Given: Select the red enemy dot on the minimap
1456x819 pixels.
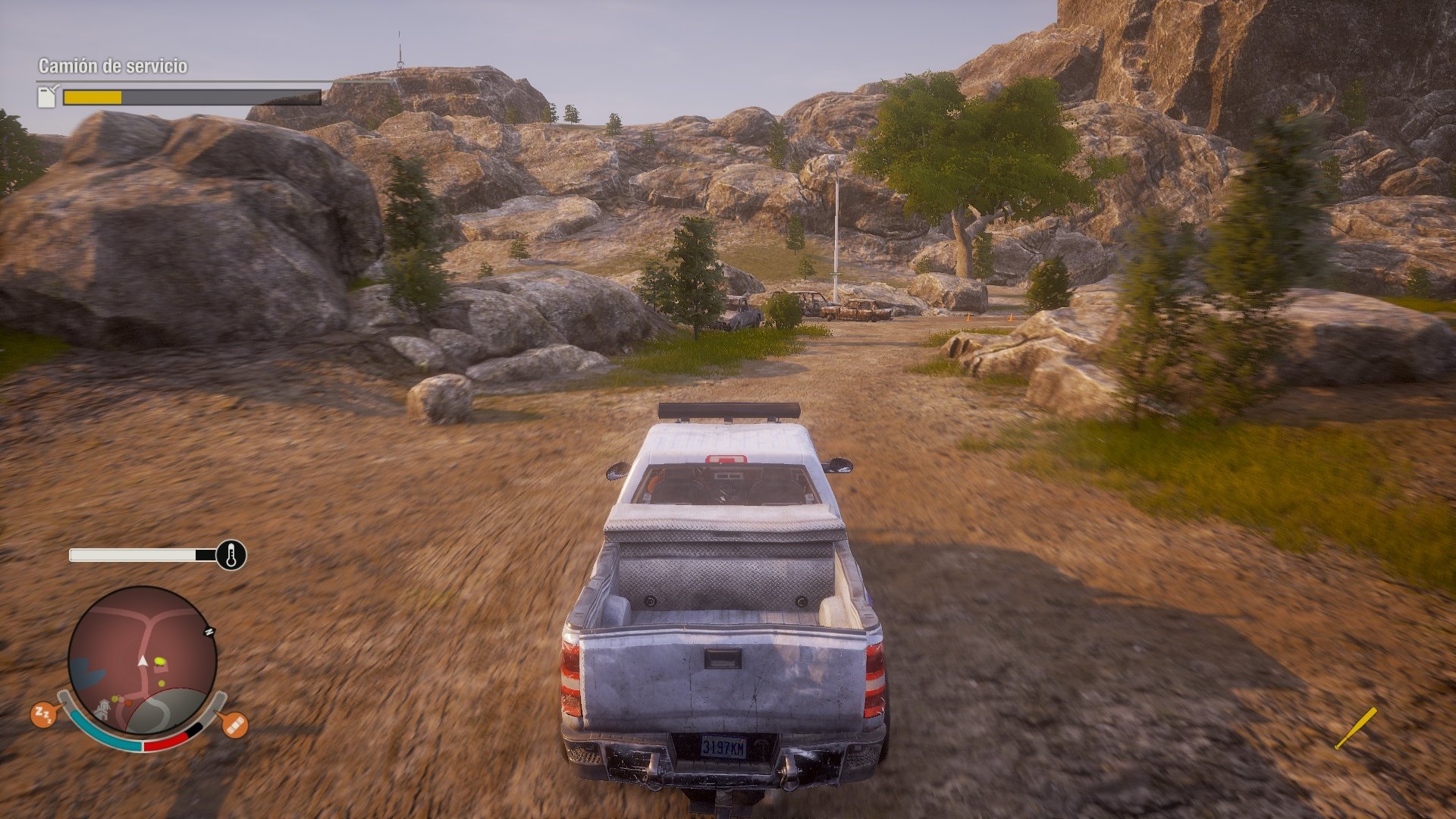Looking at the screenshot, I should (128, 704).
